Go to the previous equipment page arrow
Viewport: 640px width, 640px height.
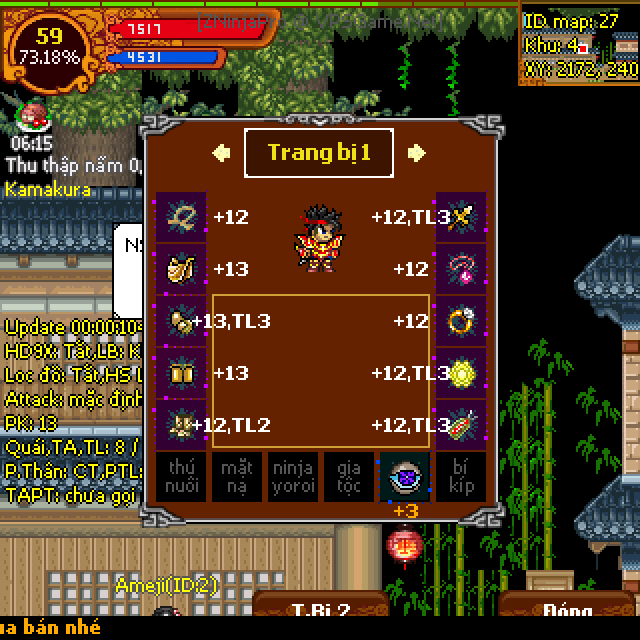pyautogui.click(x=222, y=153)
